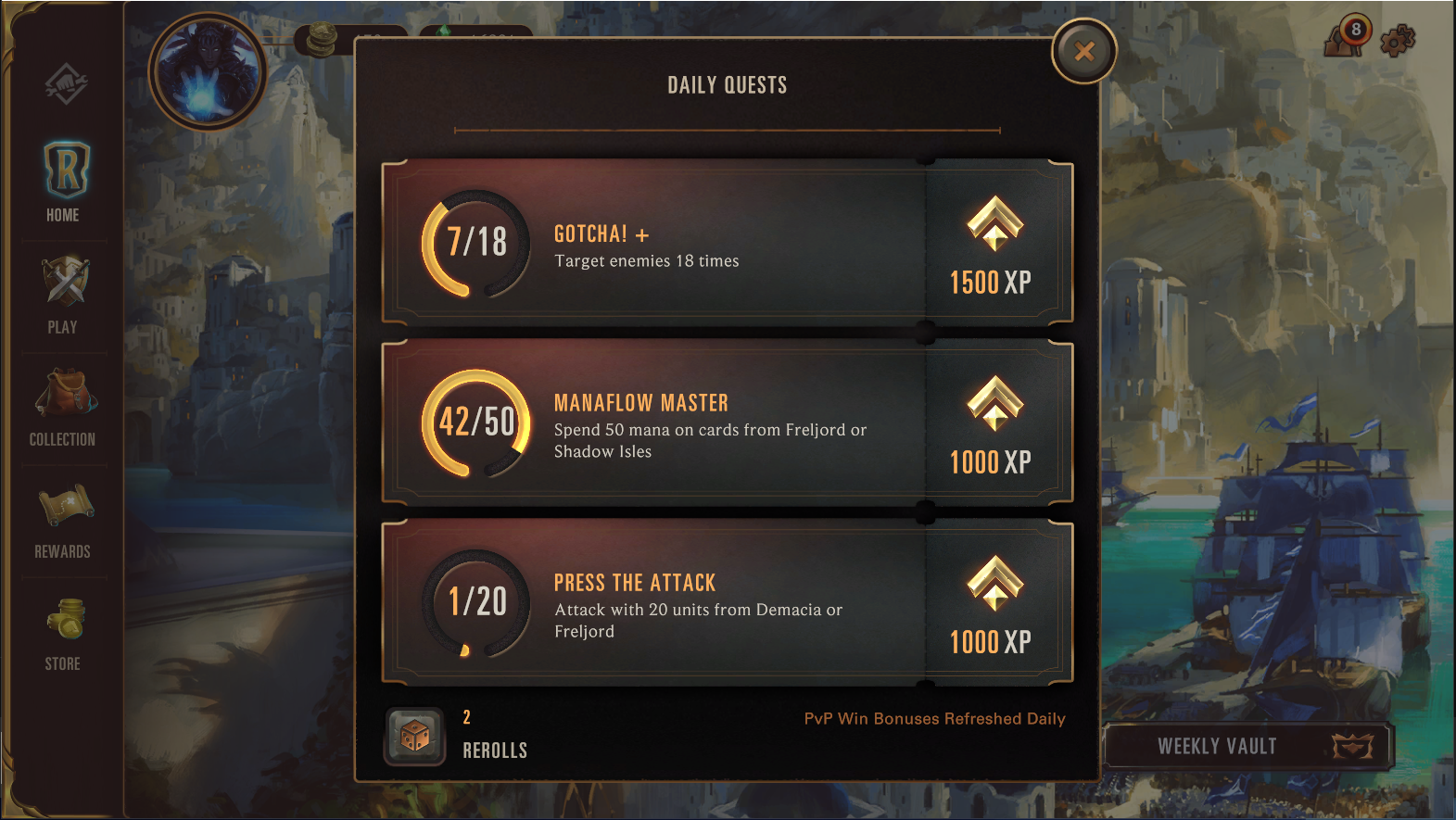The width and height of the screenshot is (1456, 820).
Task: Open the Play menu
Action: (x=63, y=295)
